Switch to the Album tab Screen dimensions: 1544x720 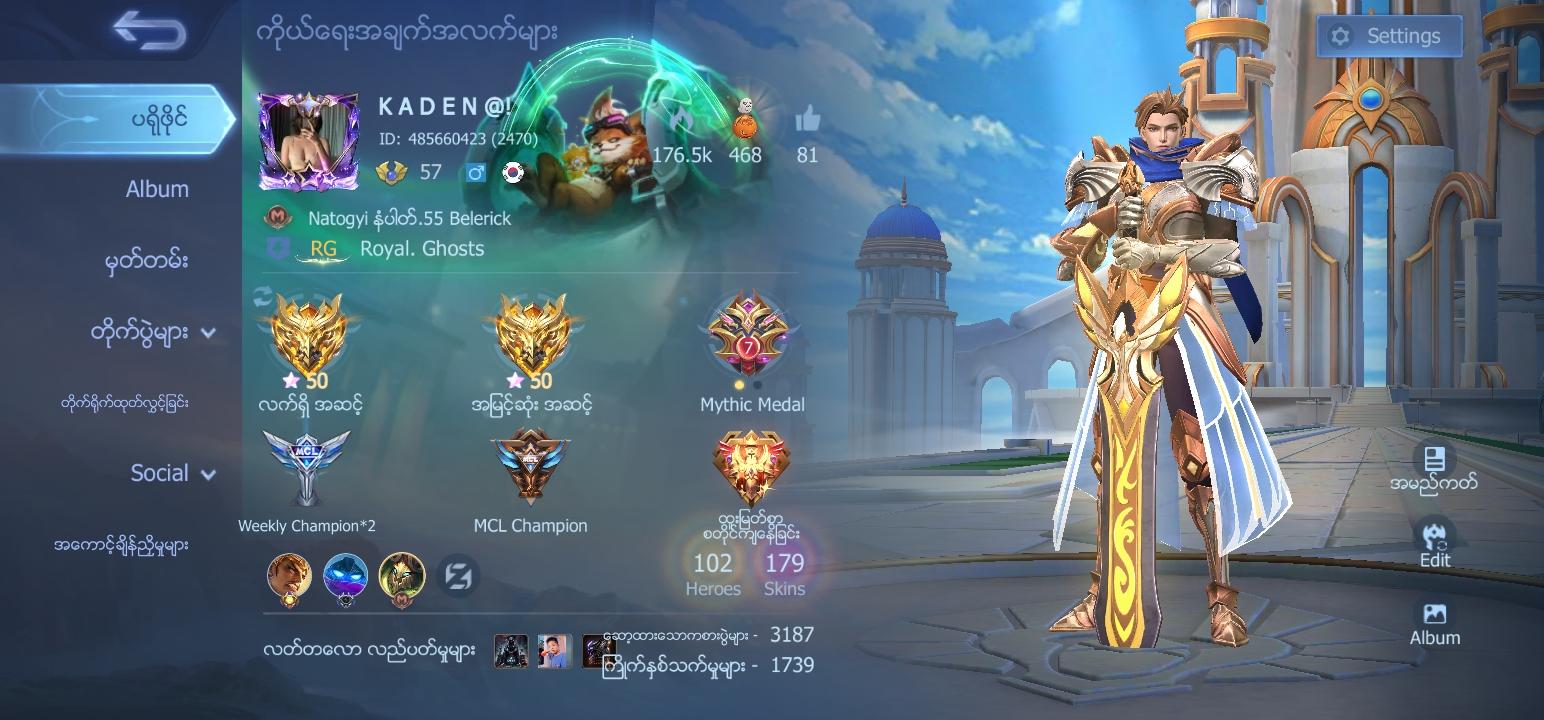click(x=157, y=188)
